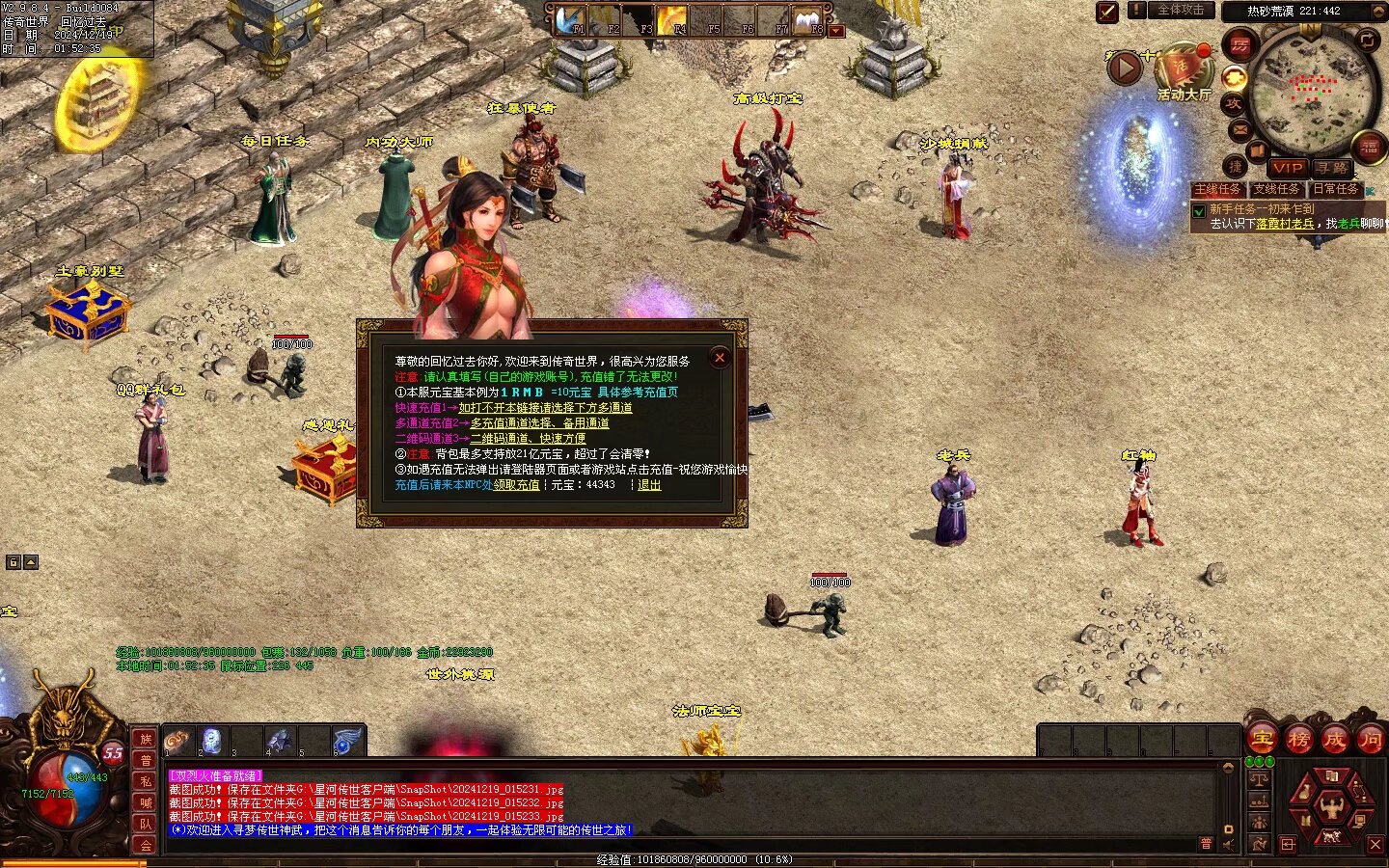Viewport: 1389px width, 868px height.
Task: Open the quick recharge link 1
Action: point(545,408)
